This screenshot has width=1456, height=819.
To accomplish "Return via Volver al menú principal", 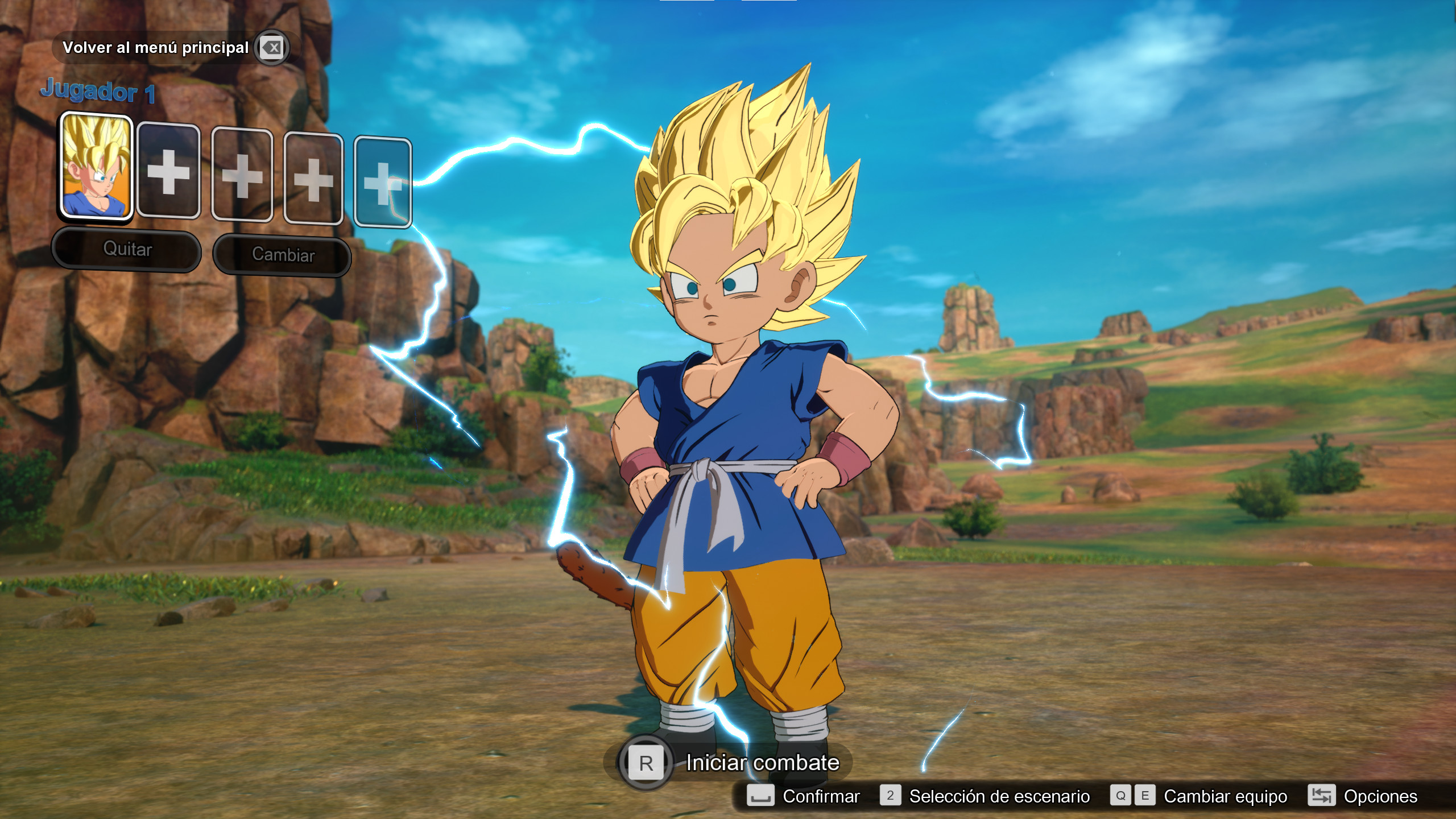I will point(157,48).
